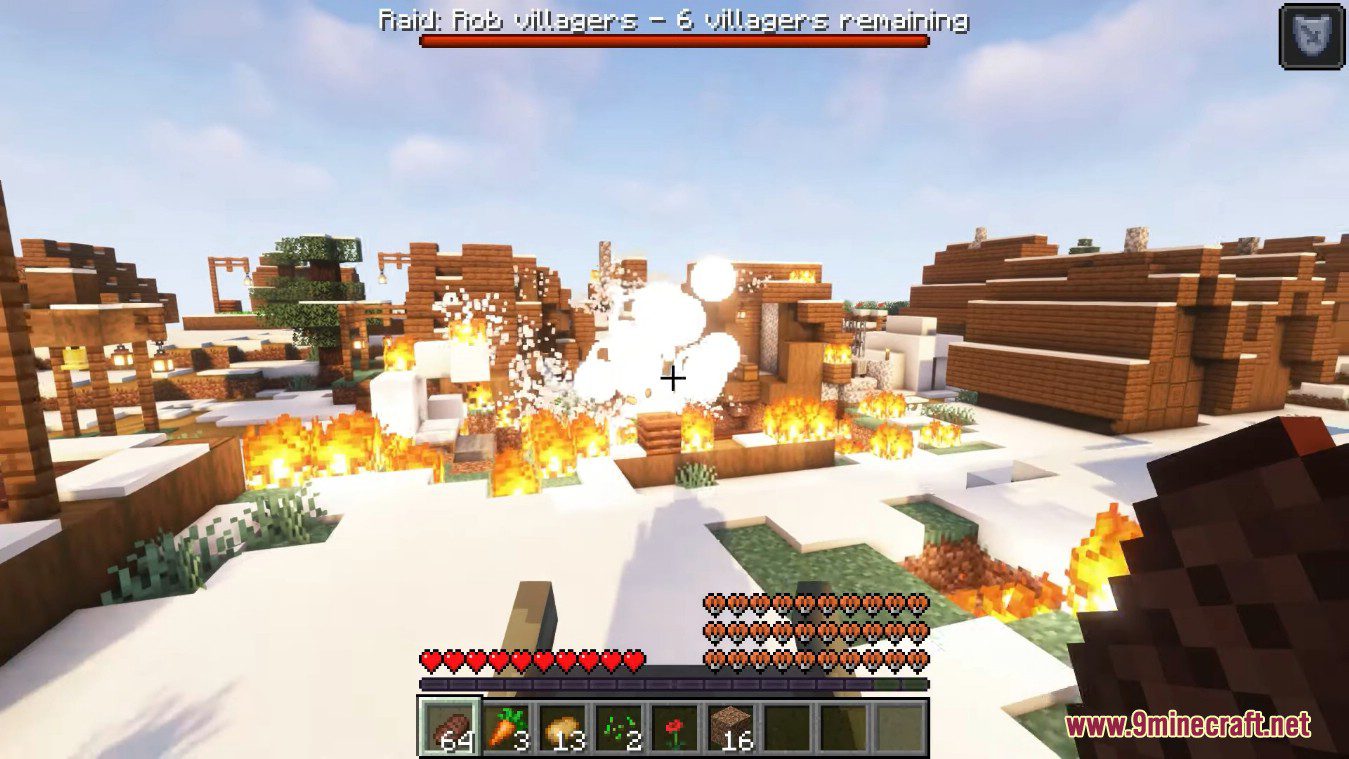Click the experience bar below the hearts
Screen dimensions: 1349x759
[674, 684]
